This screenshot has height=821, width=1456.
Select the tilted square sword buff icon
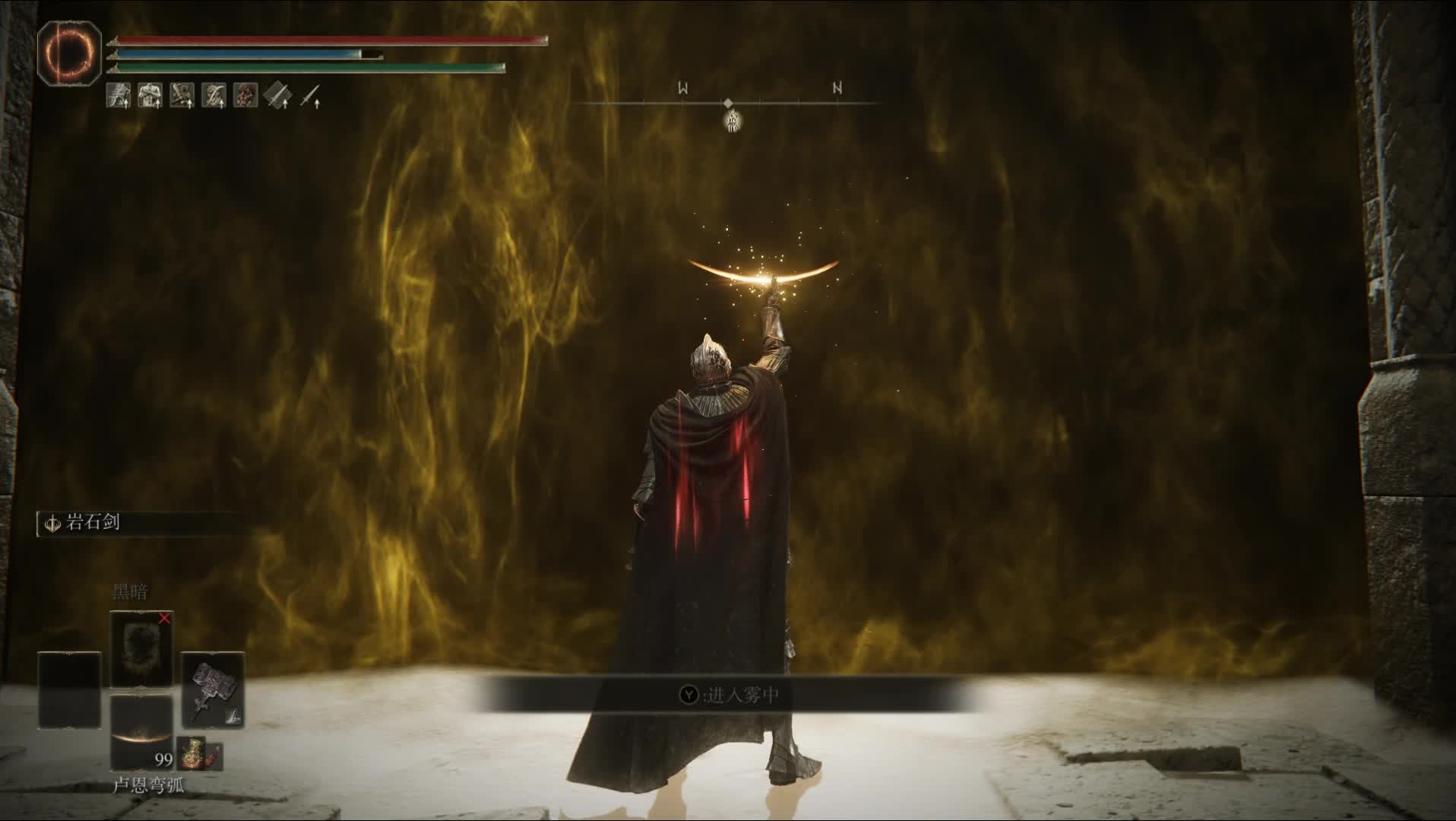coord(278,95)
